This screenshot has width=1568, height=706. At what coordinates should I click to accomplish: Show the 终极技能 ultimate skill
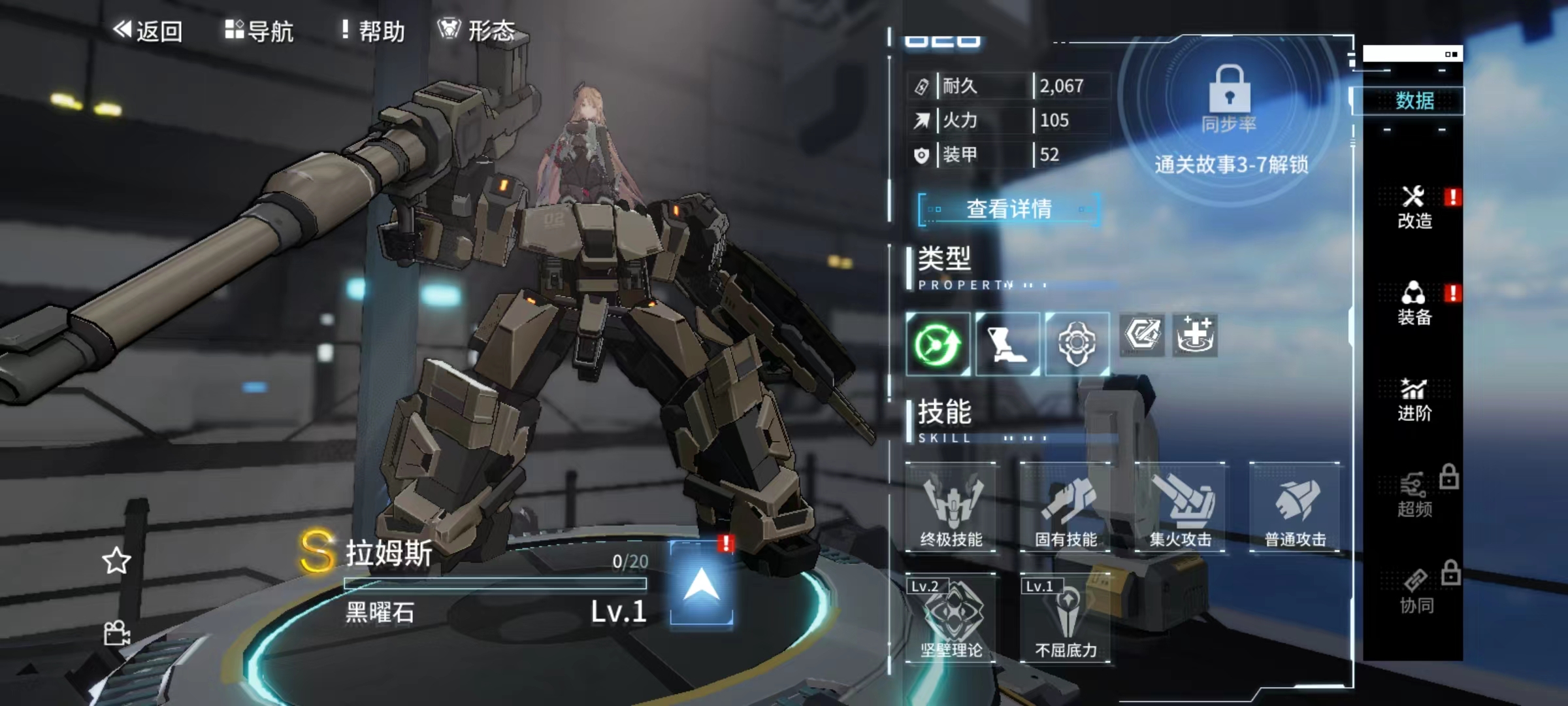click(x=951, y=508)
